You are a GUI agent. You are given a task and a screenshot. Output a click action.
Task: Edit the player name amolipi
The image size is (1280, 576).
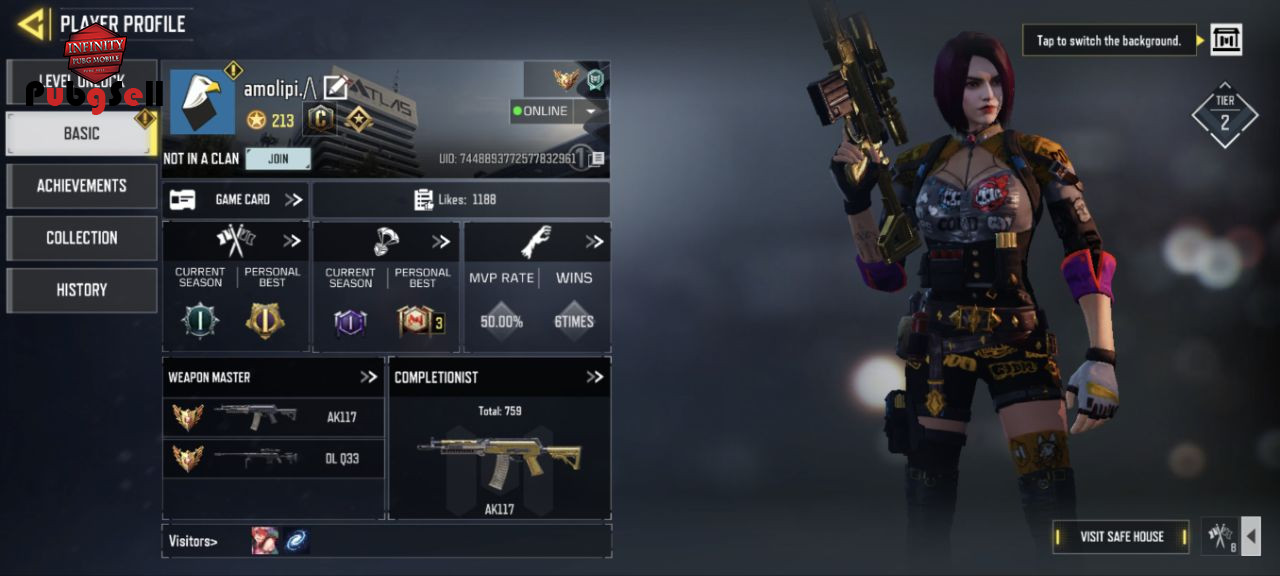[x=336, y=89]
